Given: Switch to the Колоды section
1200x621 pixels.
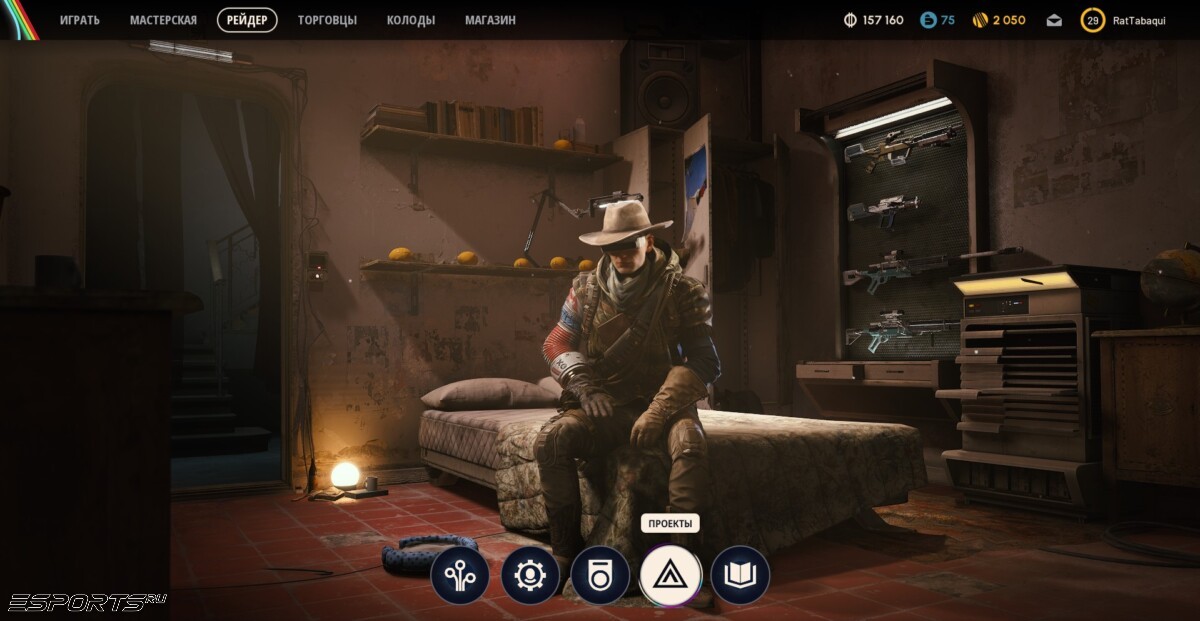Looking at the screenshot, I should pos(411,20).
